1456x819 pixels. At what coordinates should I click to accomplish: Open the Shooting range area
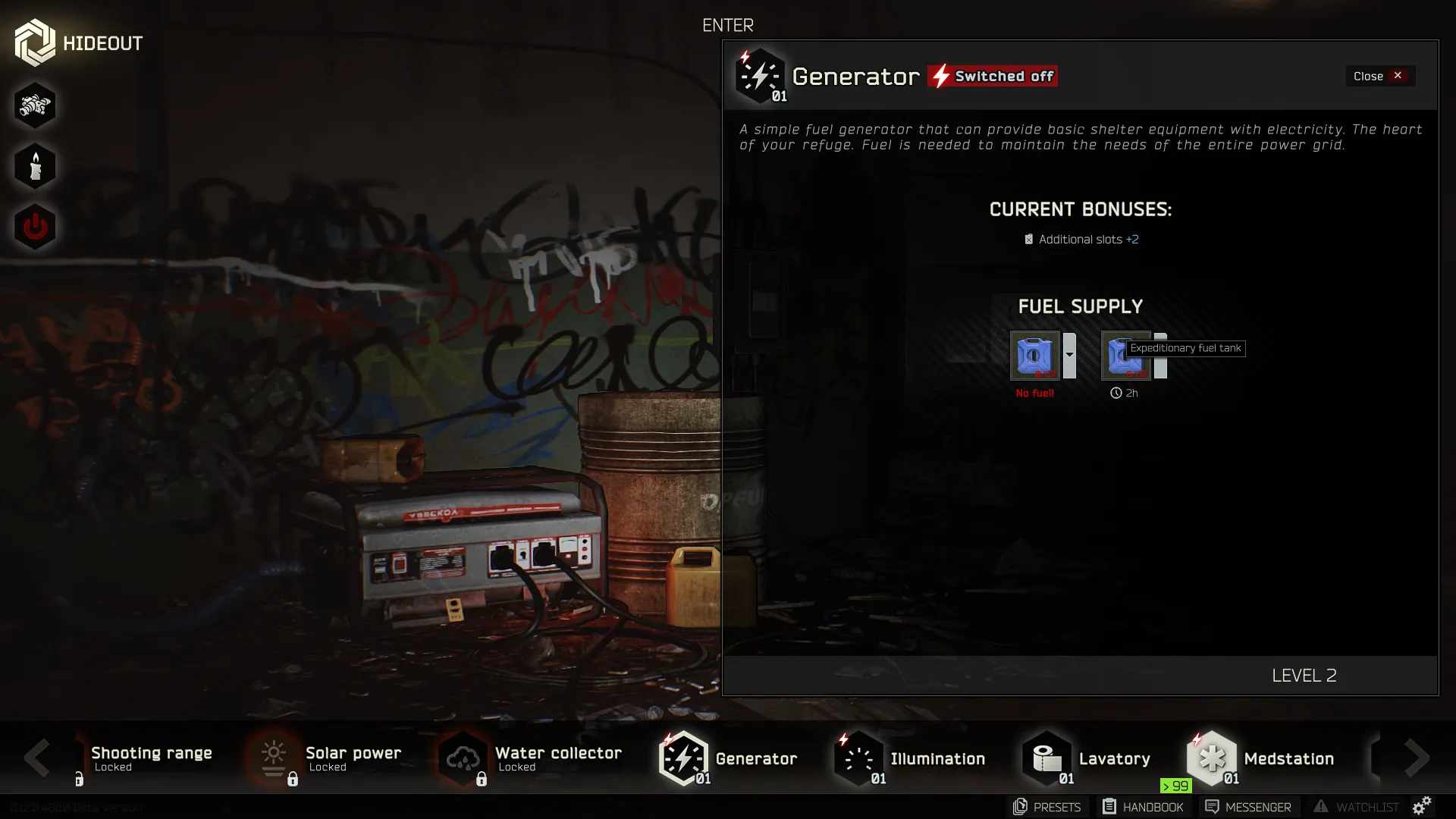pos(150,758)
